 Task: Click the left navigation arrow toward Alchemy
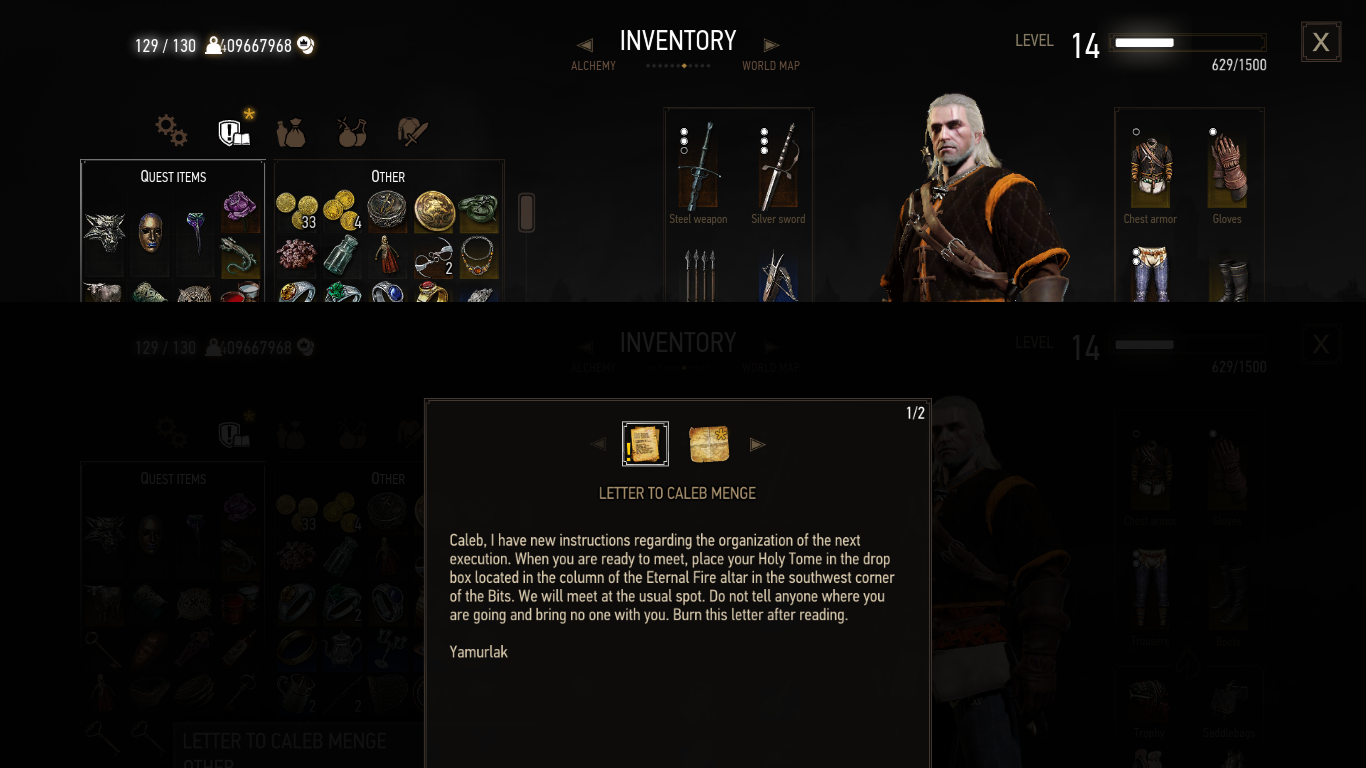[584, 44]
